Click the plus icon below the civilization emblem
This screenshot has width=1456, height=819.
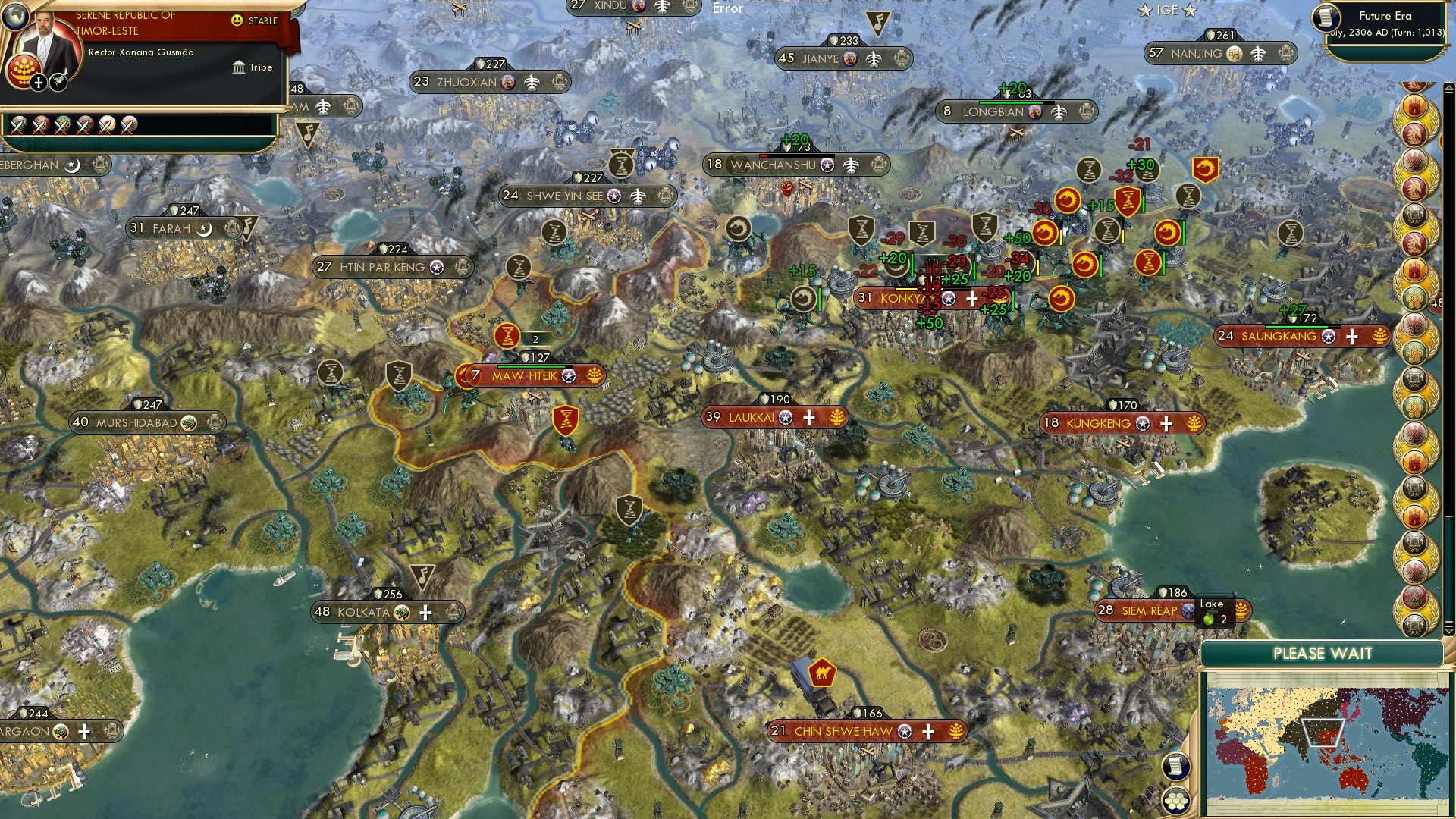pos(38,83)
